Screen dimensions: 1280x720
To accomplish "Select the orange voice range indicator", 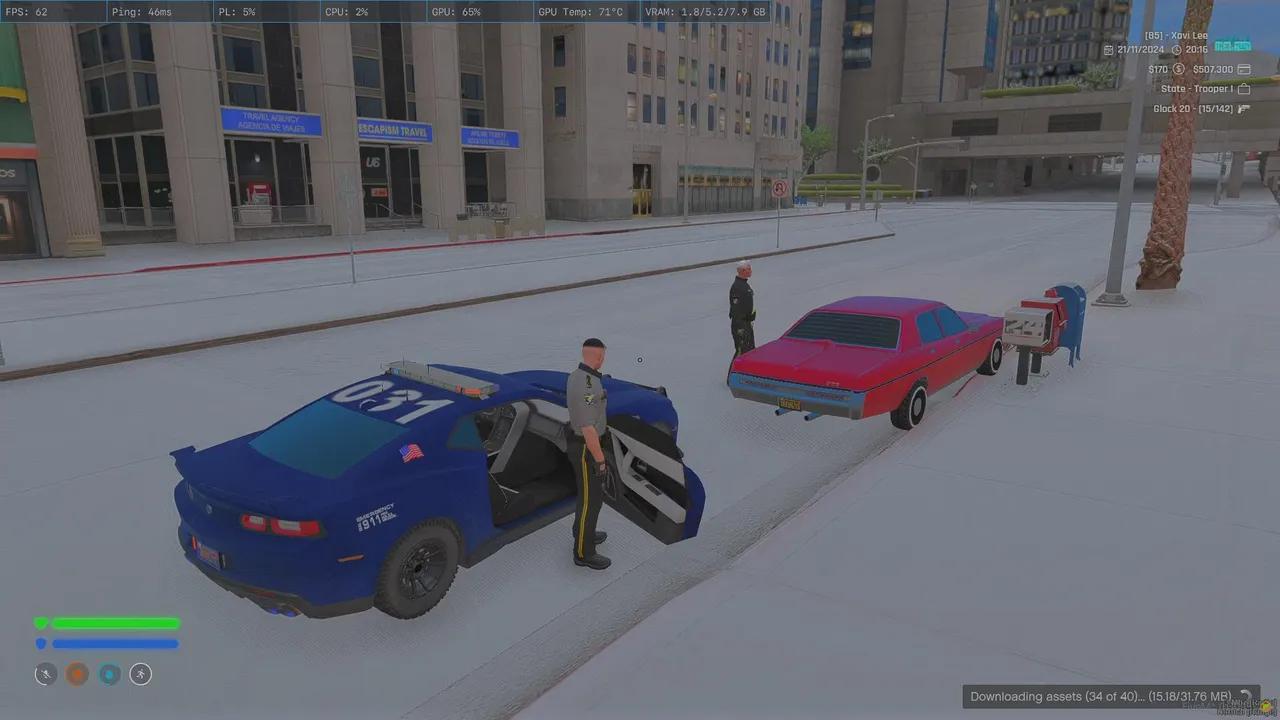I will [x=77, y=674].
